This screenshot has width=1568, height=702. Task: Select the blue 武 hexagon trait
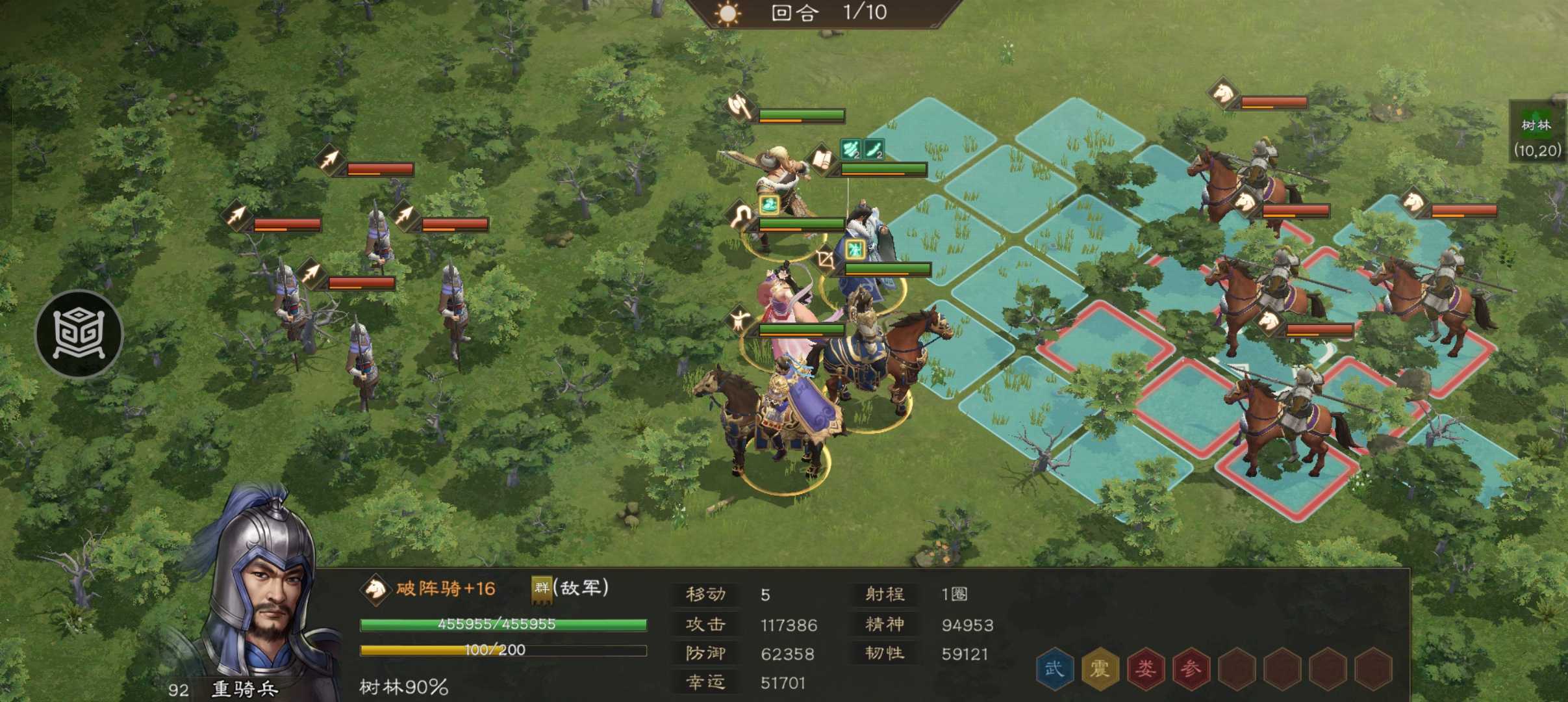(x=1054, y=668)
